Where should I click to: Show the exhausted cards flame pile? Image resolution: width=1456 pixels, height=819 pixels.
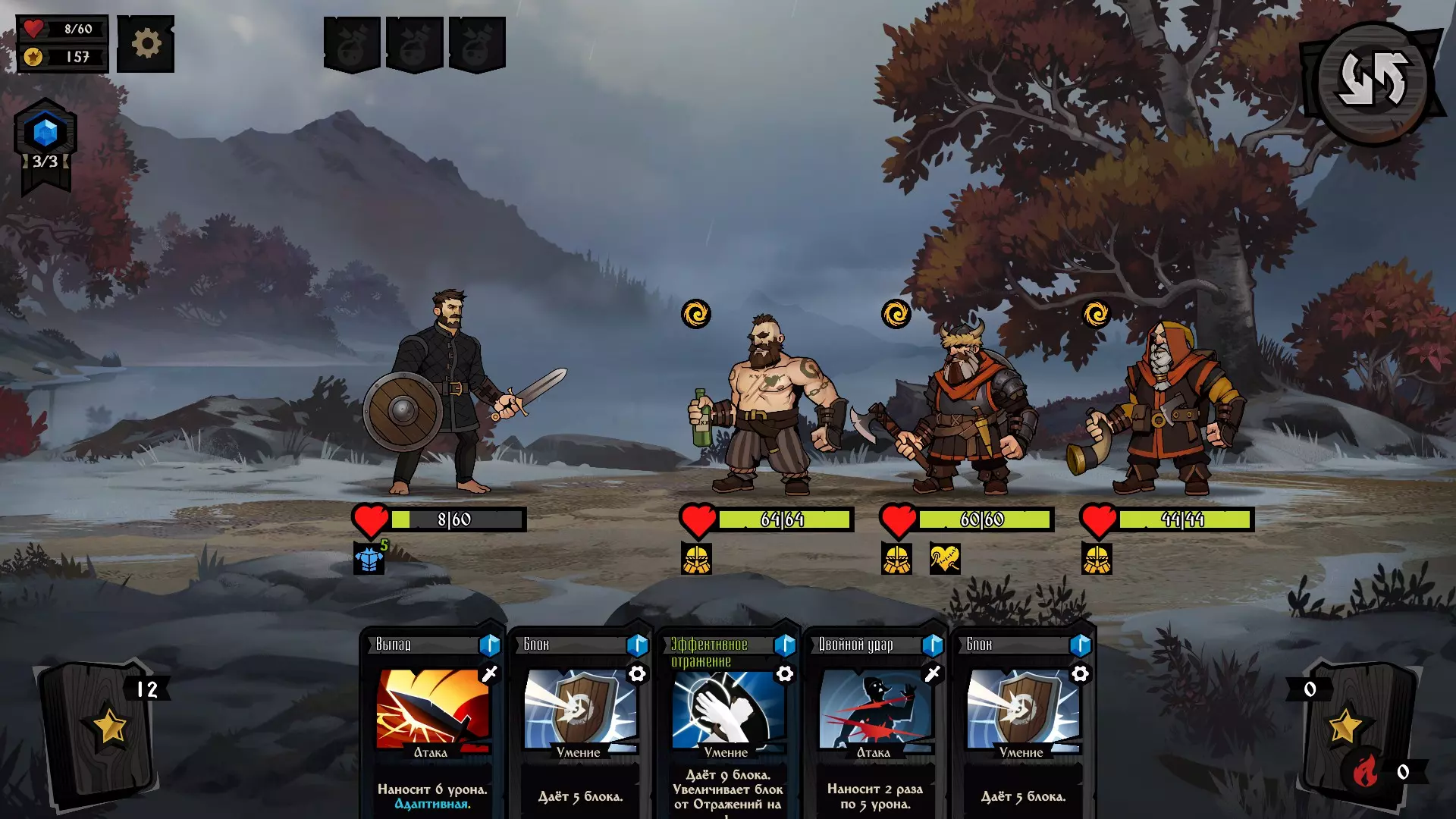tap(1365, 772)
